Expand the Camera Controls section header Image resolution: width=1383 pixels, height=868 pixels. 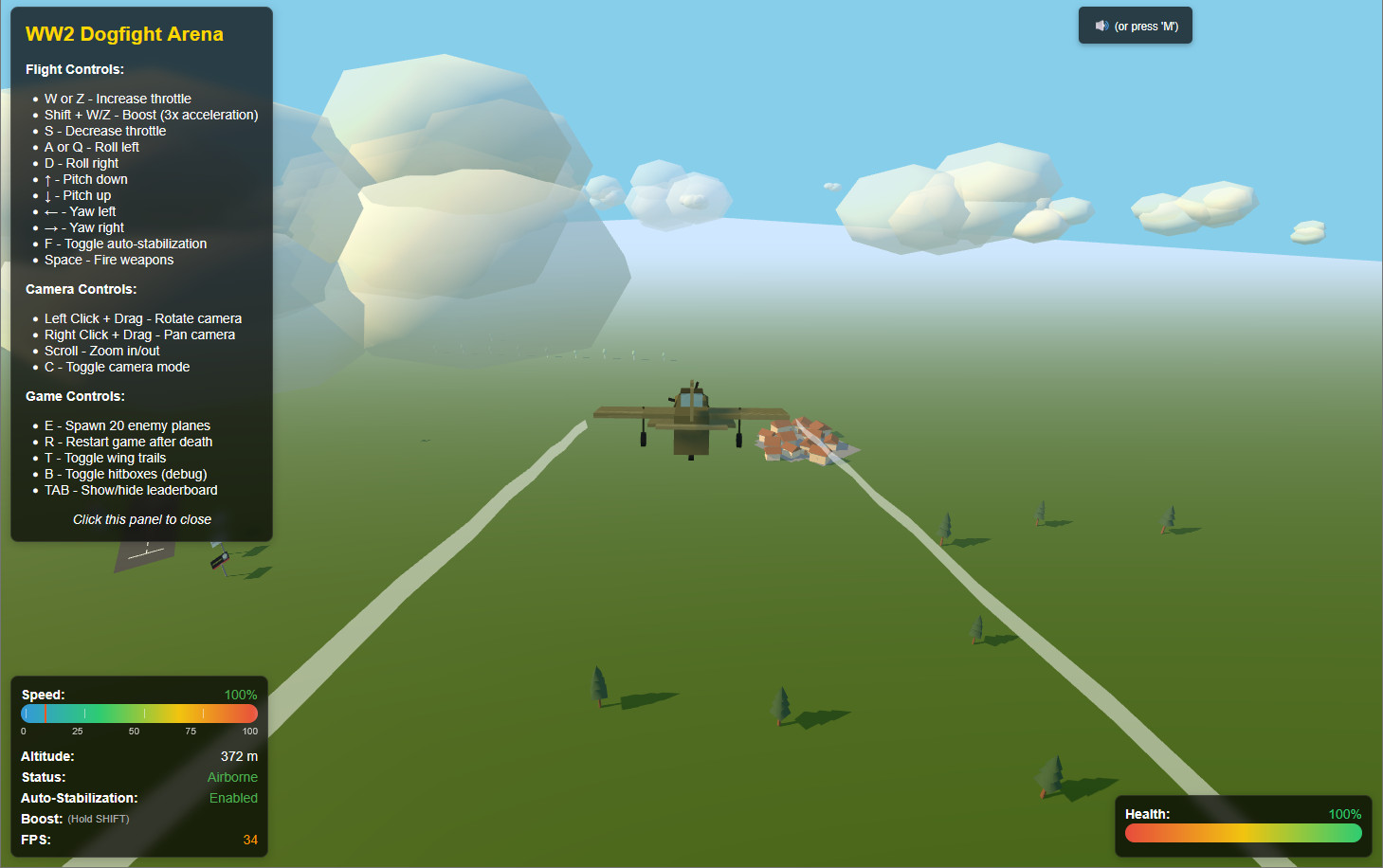(x=81, y=289)
